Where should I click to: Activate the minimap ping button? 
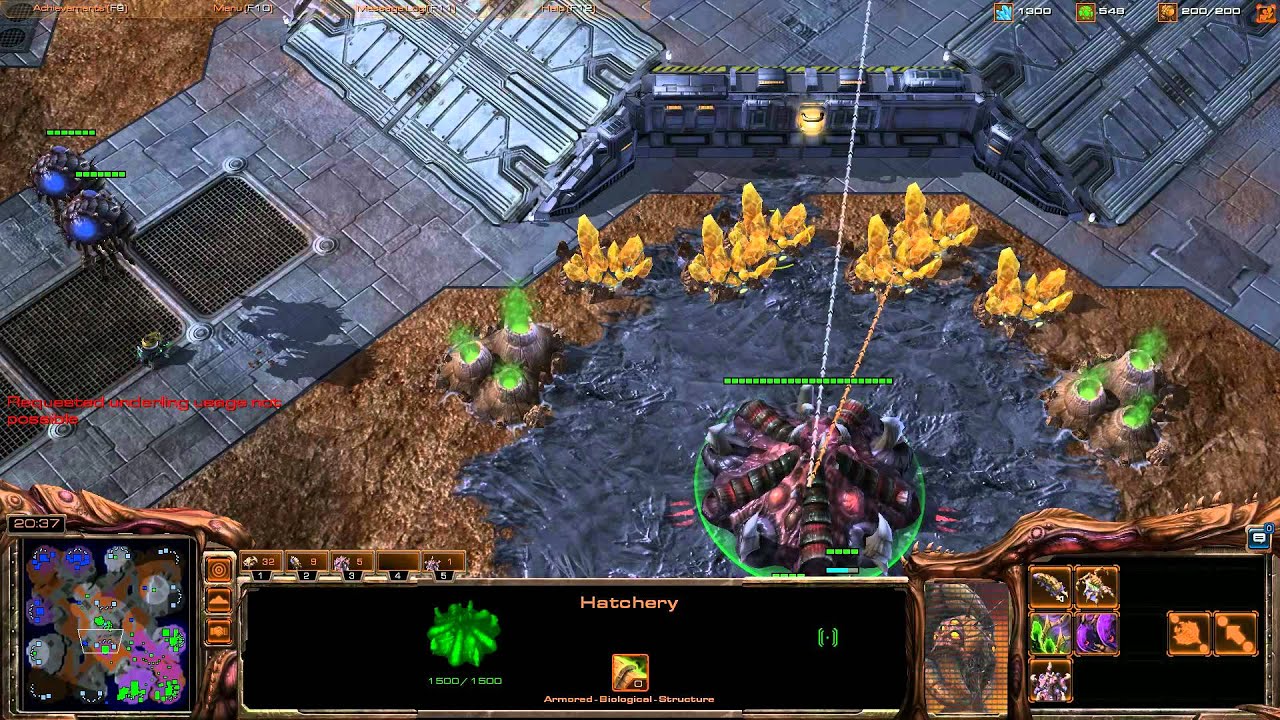coord(218,569)
